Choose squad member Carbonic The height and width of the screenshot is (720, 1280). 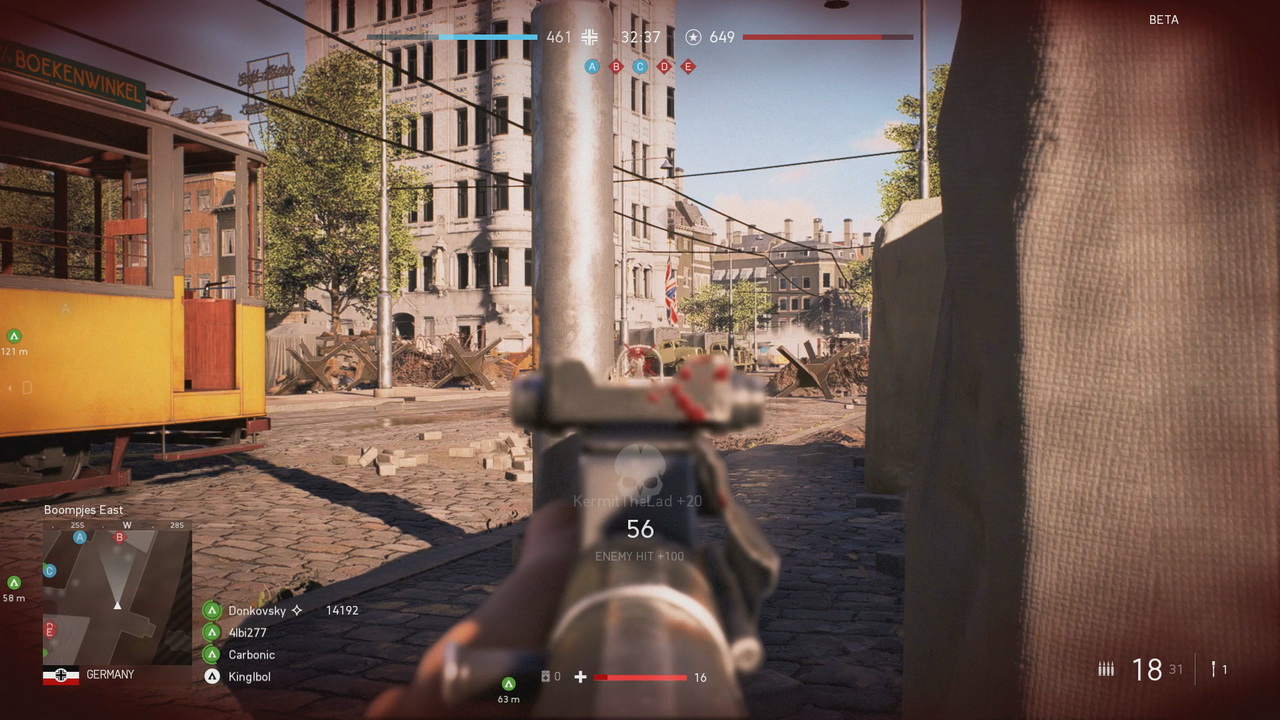[251, 655]
